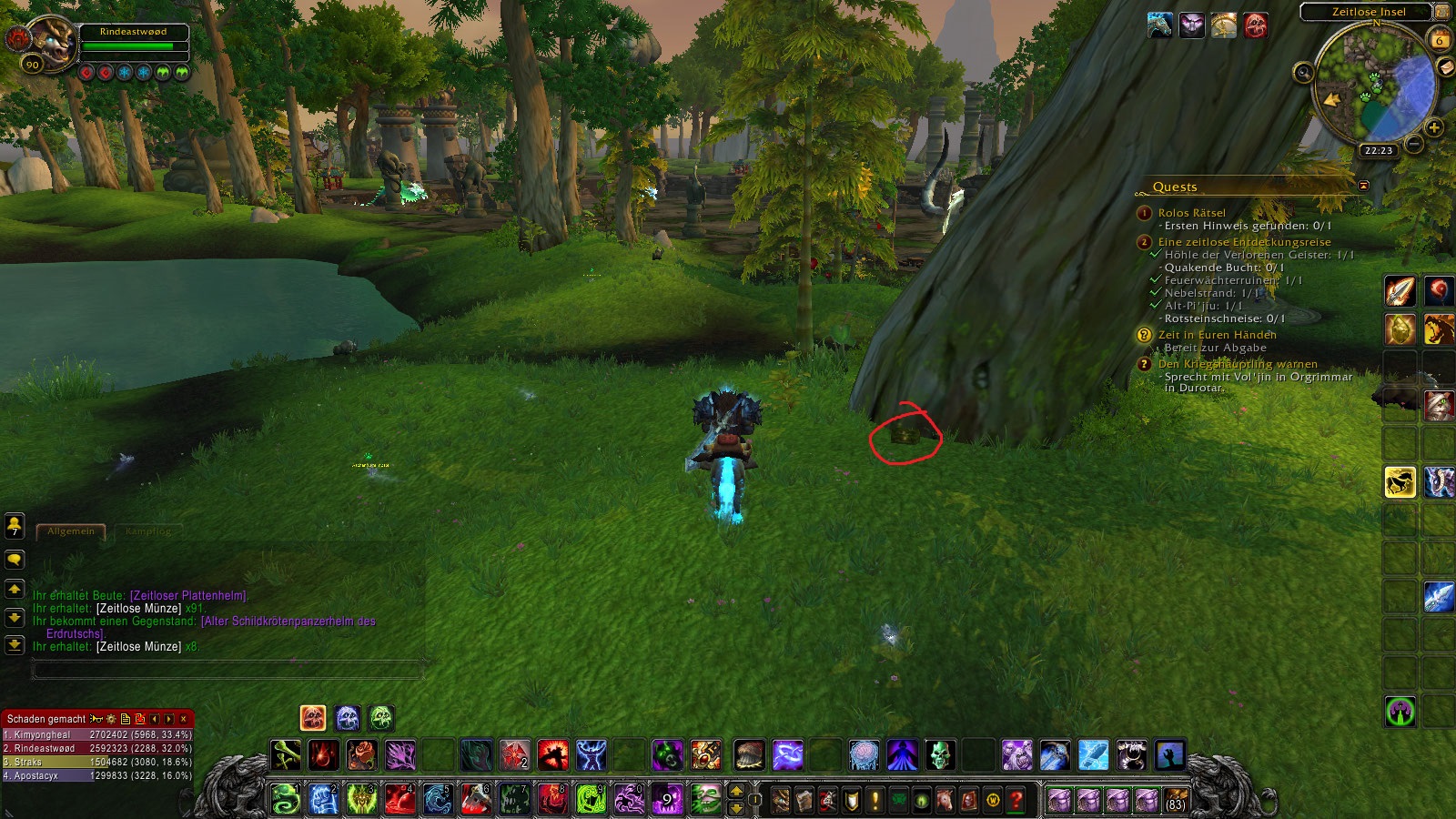Switch to the Kampflog chat tab
Screen dimensions: 1456x819
(x=148, y=531)
